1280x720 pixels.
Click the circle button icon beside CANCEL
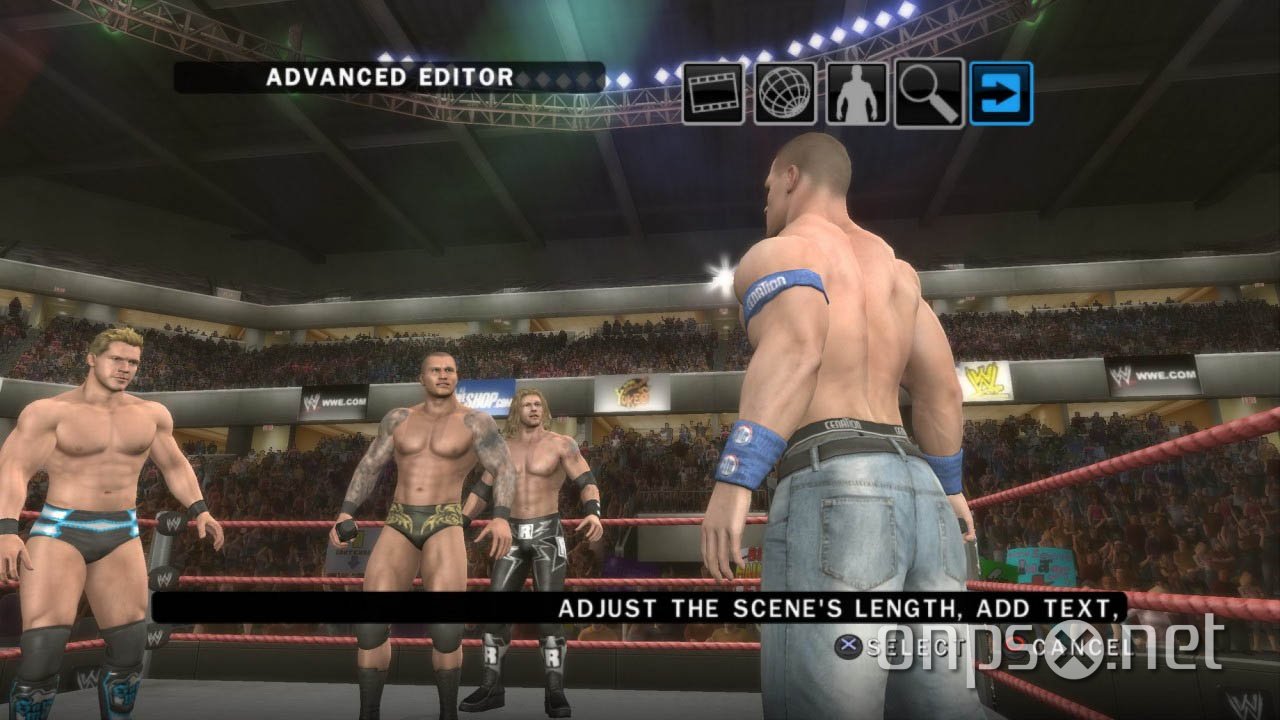[1012, 643]
